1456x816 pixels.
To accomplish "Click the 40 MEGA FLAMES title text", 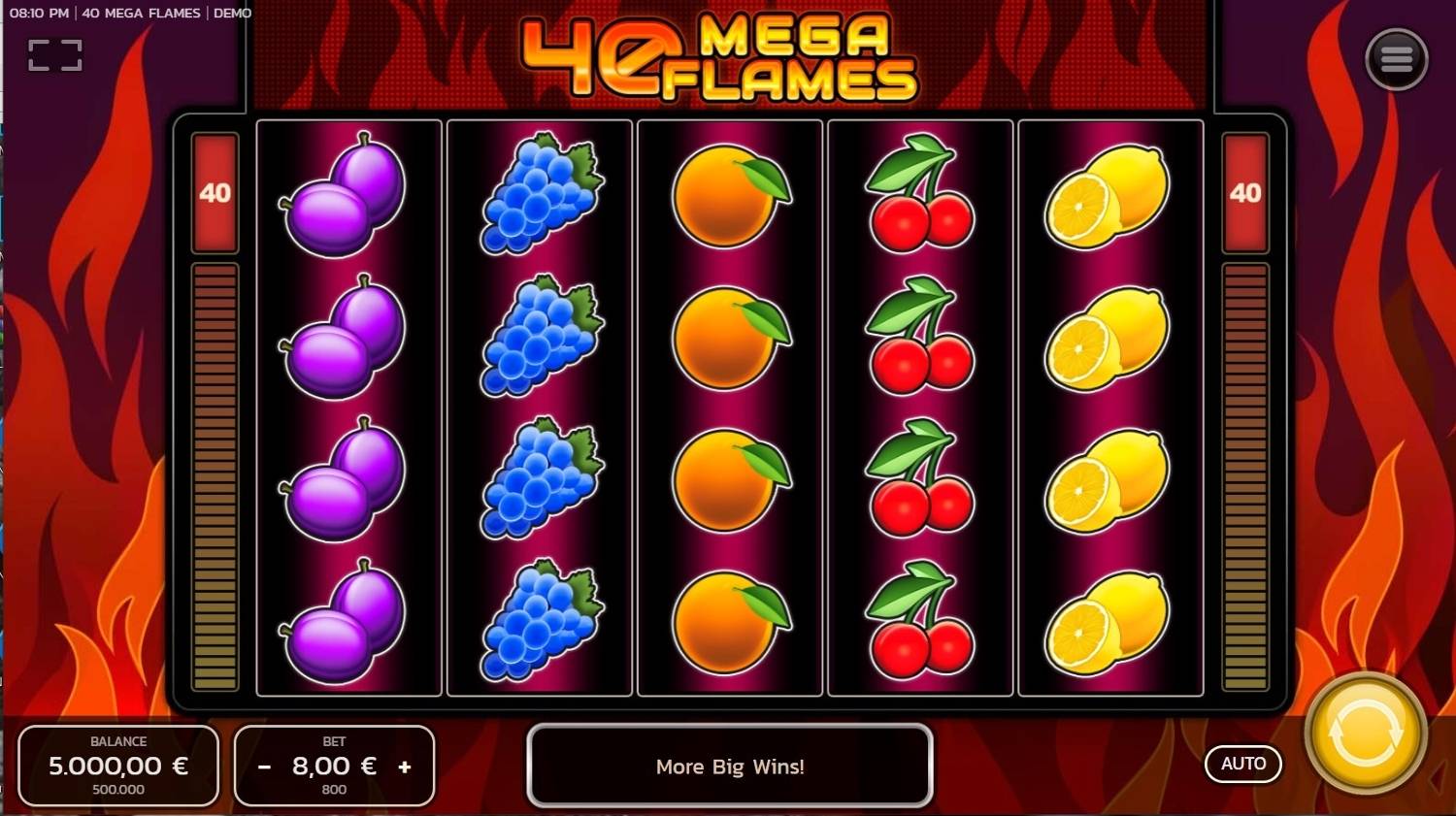I will pos(142,13).
